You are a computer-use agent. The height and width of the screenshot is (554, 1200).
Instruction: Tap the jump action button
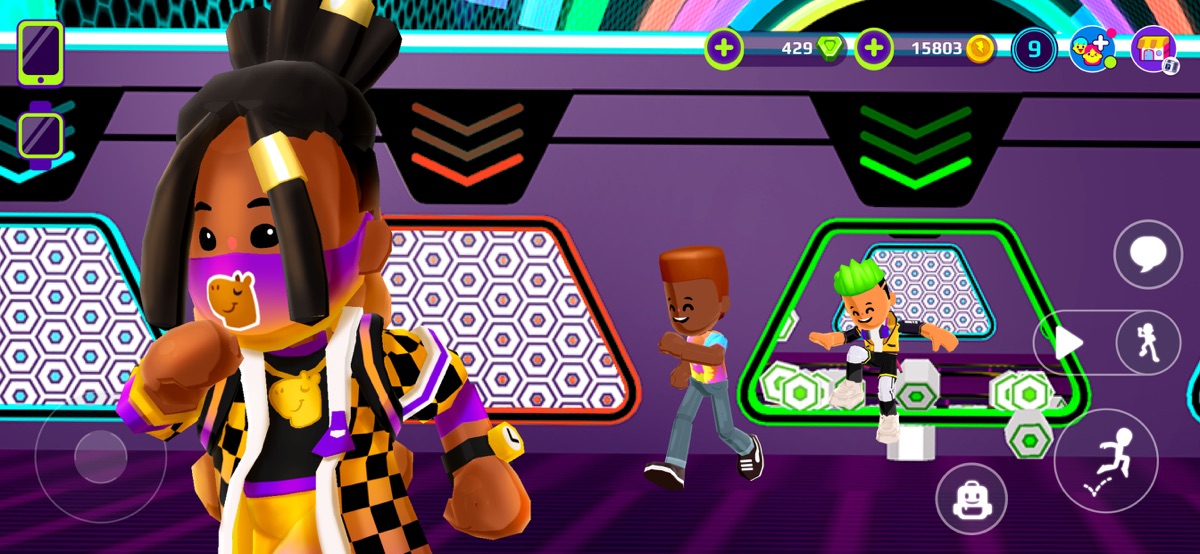(x=1105, y=461)
